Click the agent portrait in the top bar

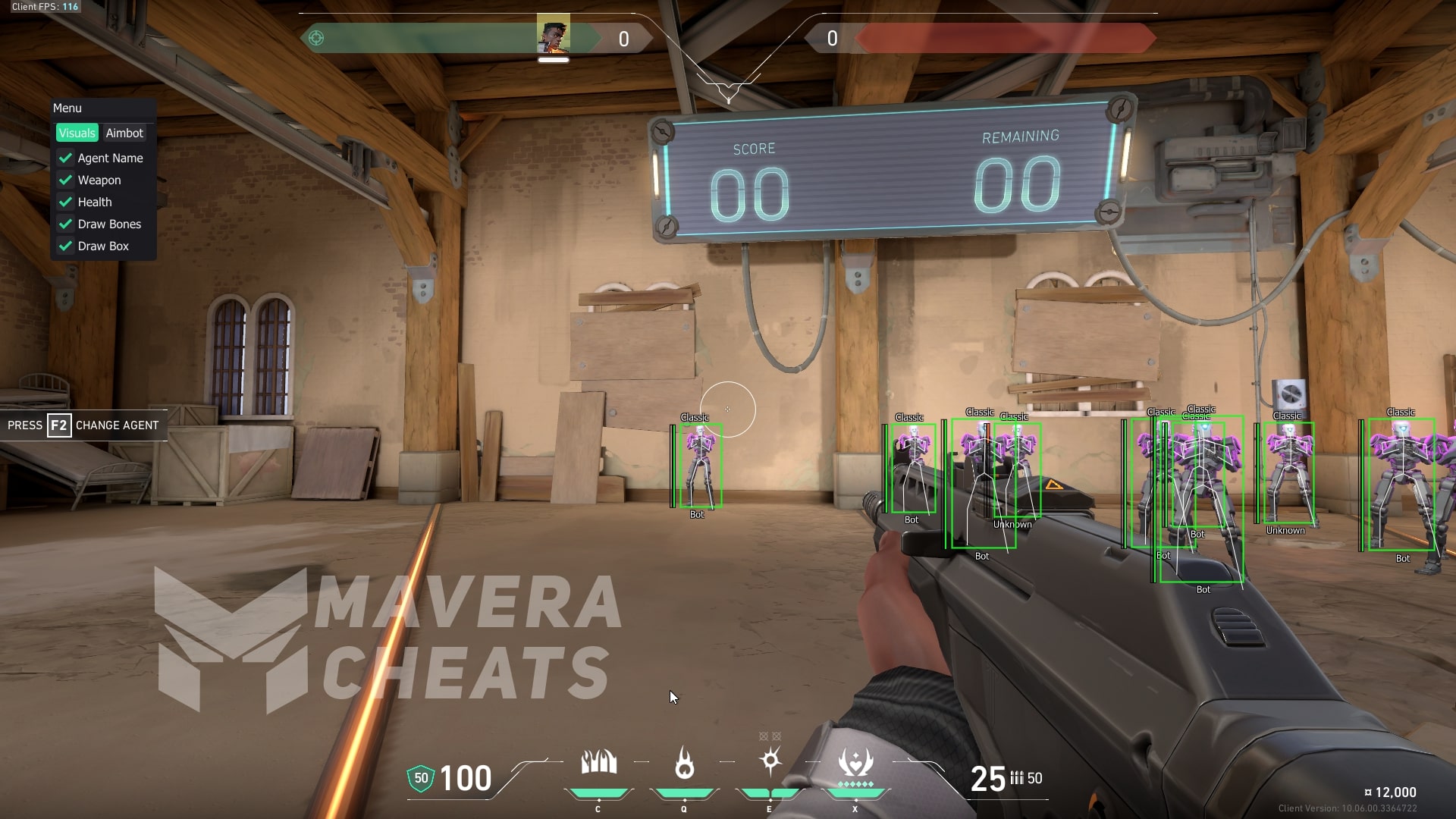coord(554,35)
